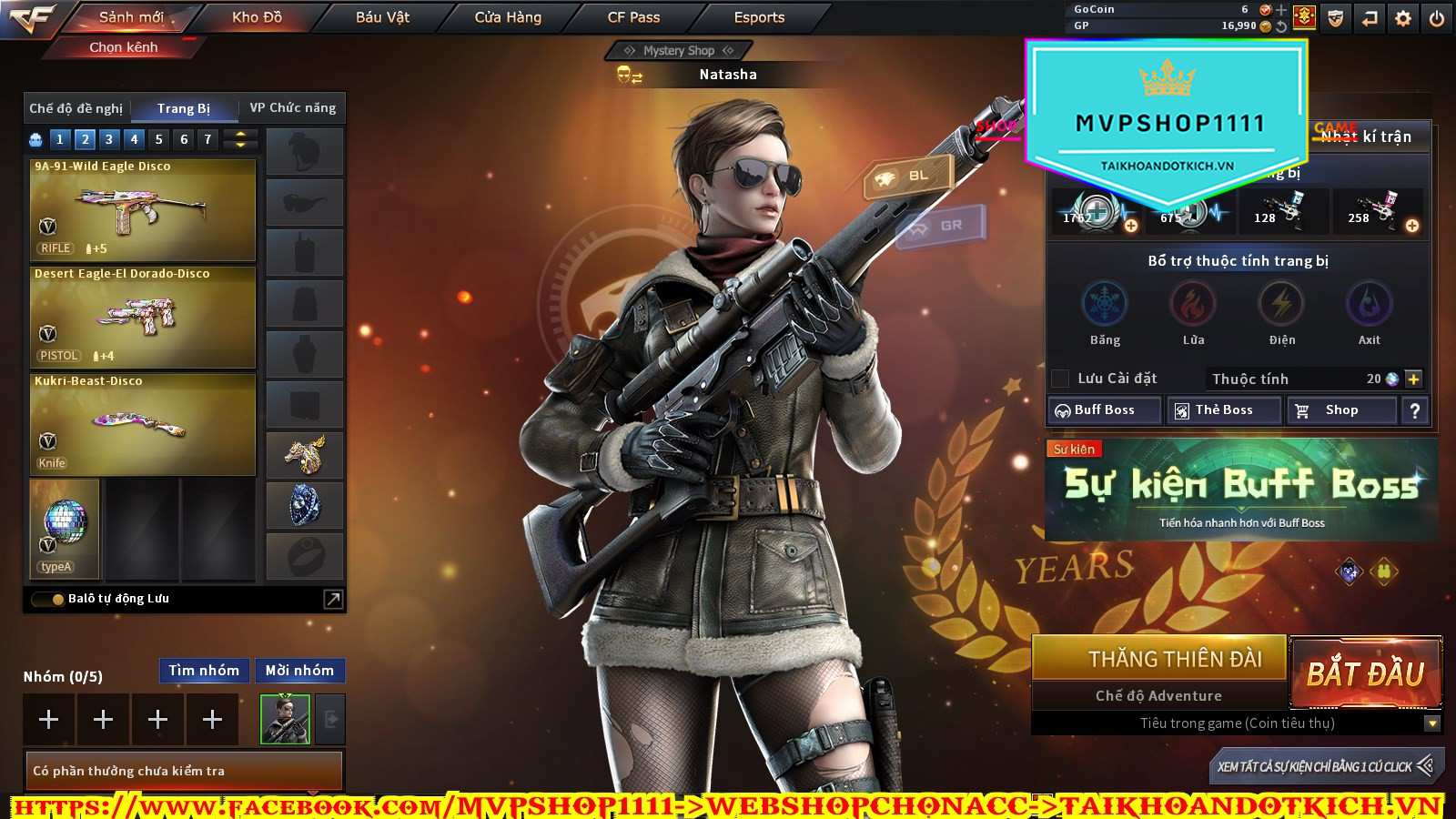Open the gear settings icon
Viewport: 1456px width, 819px height.
(1403, 18)
